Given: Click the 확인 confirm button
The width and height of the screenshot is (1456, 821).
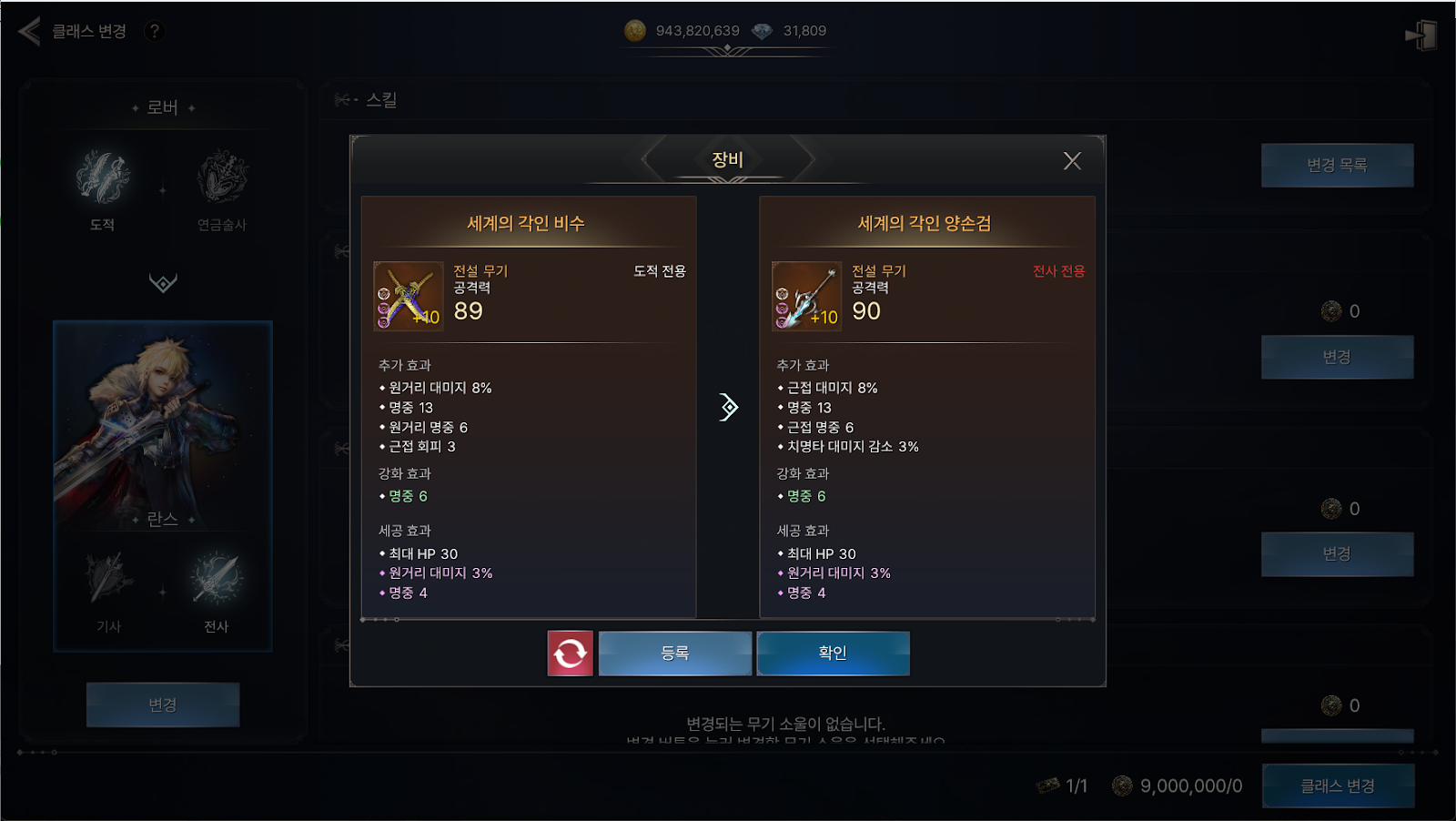Looking at the screenshot, I should (x=833, y=653).
